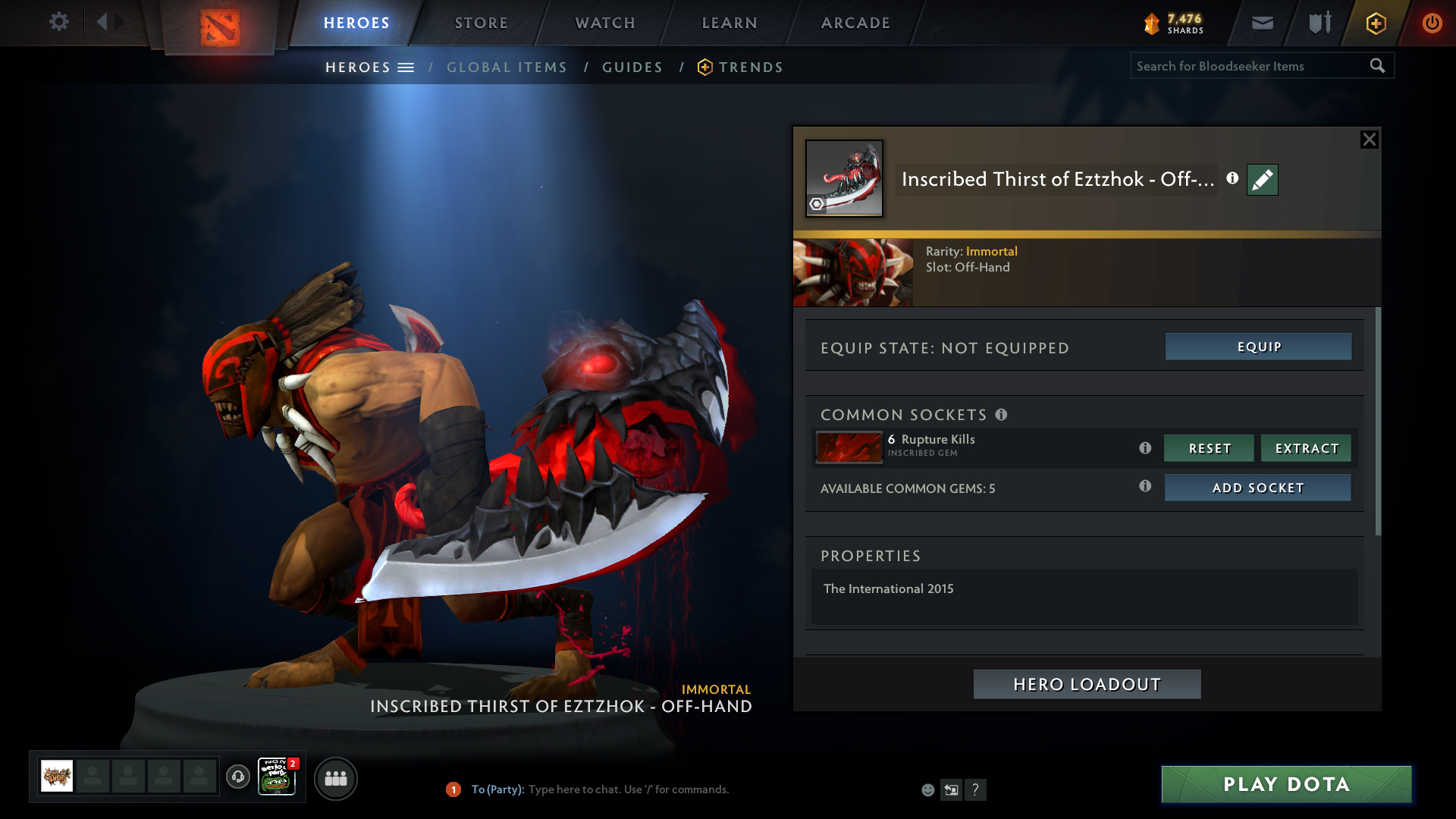Equip the Thirst of Eztzhok item
The height and width of the screenshot is (819, 1456).
1258,347
